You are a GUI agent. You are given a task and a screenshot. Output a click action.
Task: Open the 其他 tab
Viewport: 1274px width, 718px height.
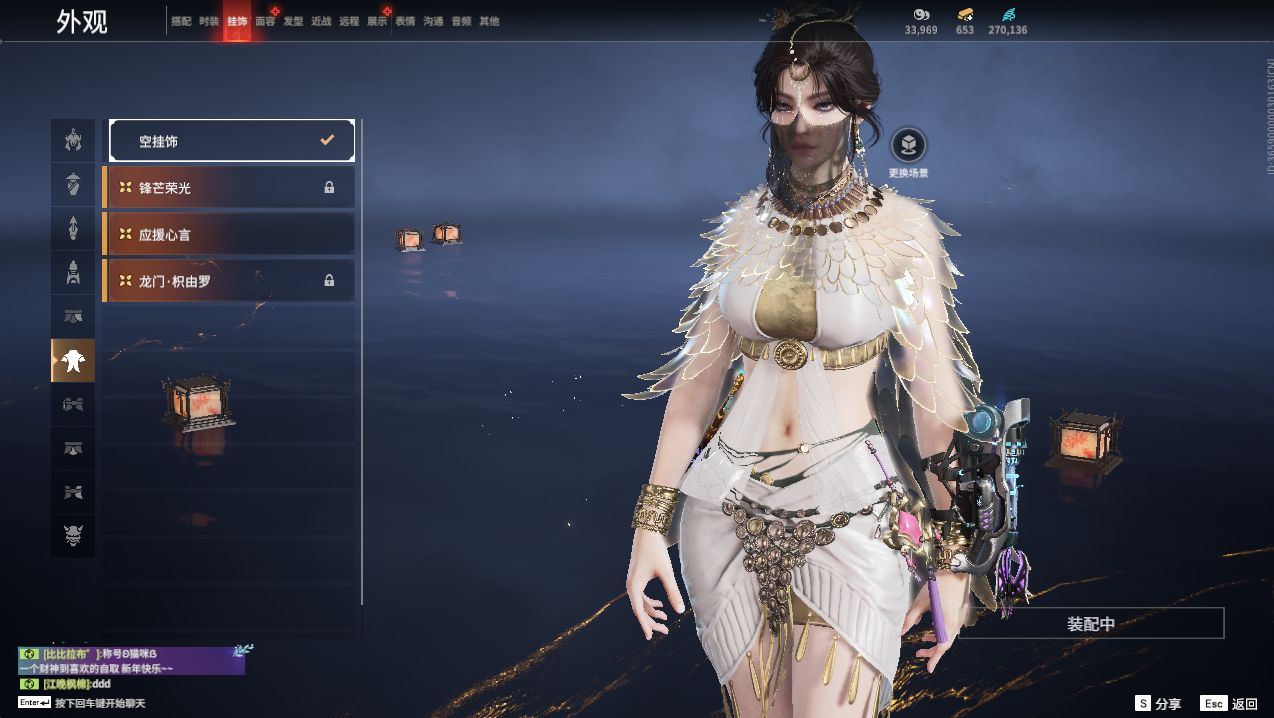click(489, 21)
